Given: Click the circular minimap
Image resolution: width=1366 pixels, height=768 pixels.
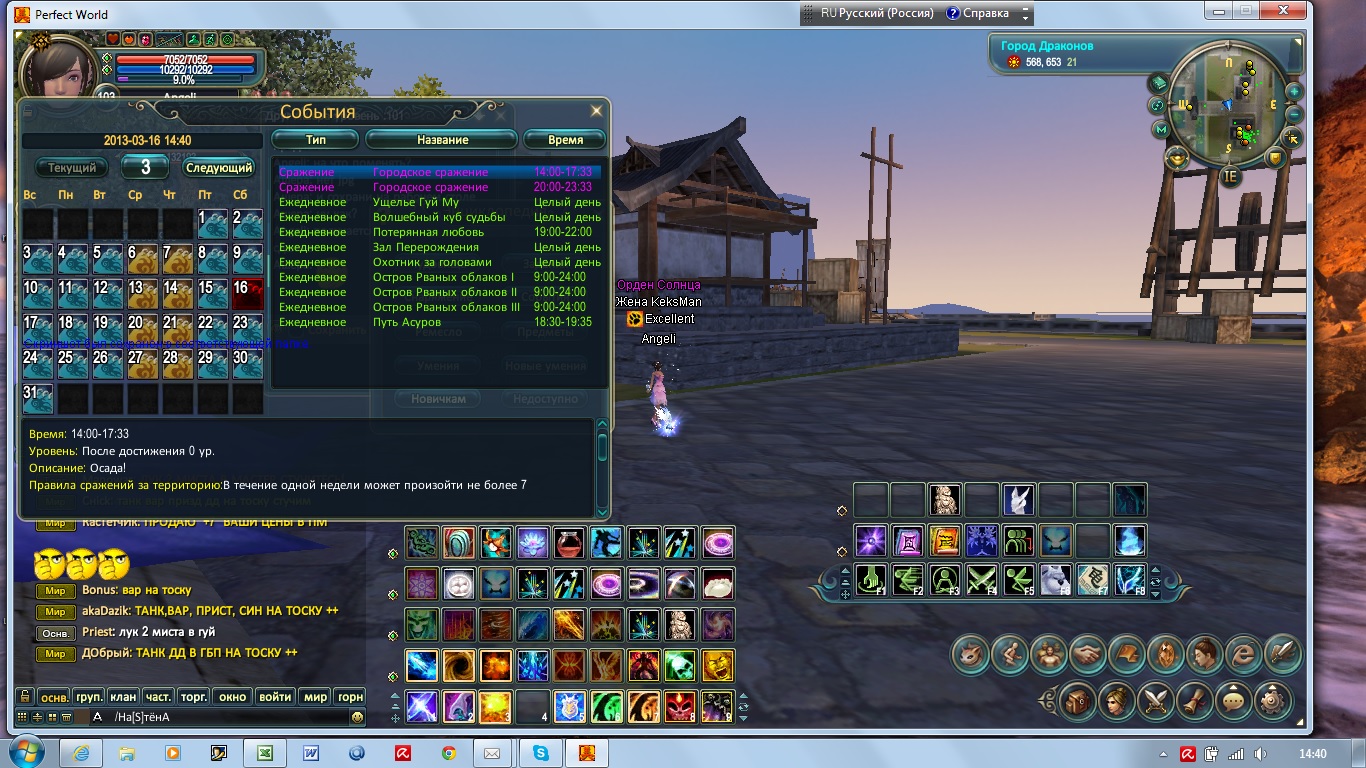Looking at the screenshot, I should (1231, 105).
